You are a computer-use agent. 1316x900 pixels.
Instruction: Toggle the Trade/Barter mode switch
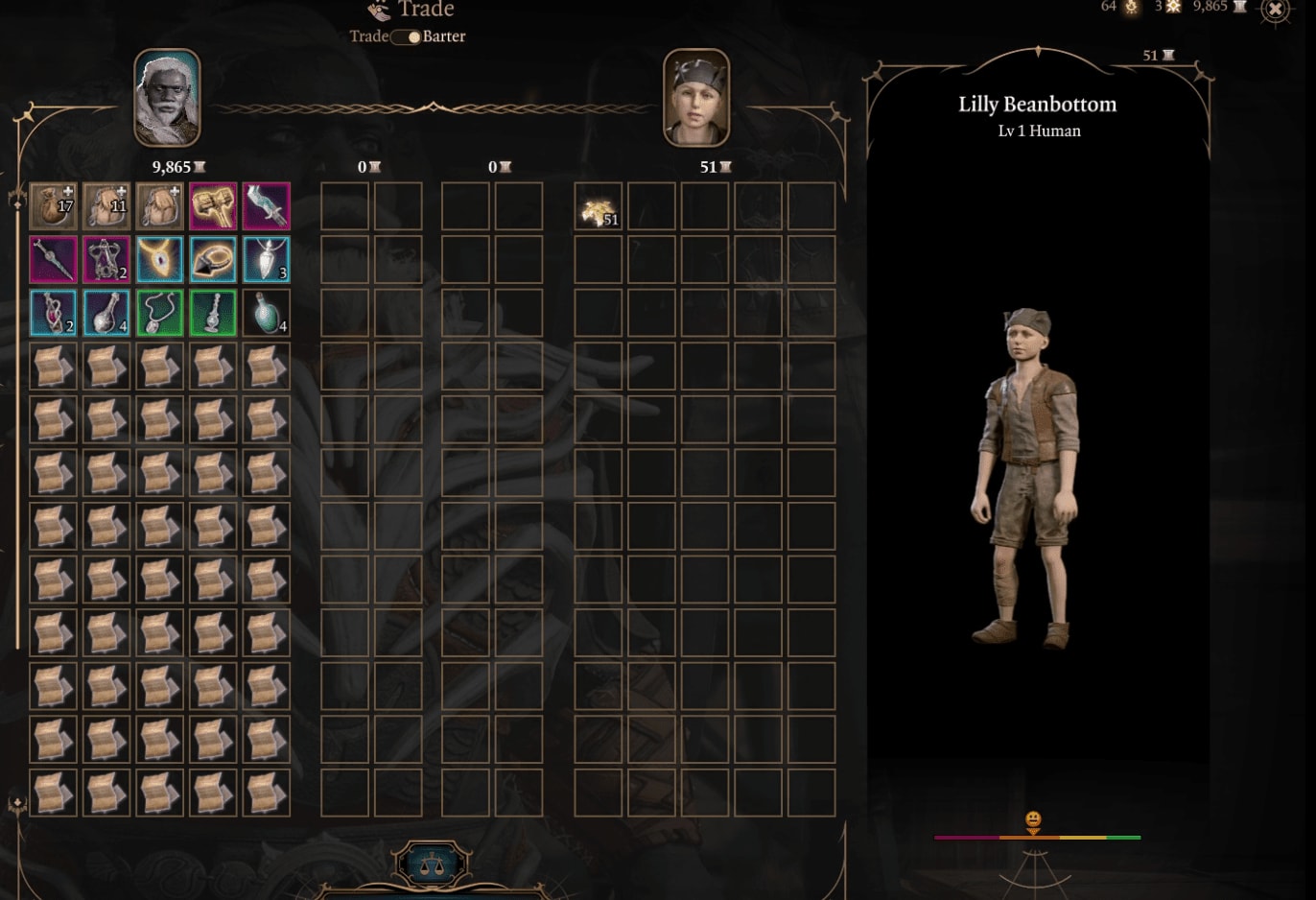tap(406, 37)
